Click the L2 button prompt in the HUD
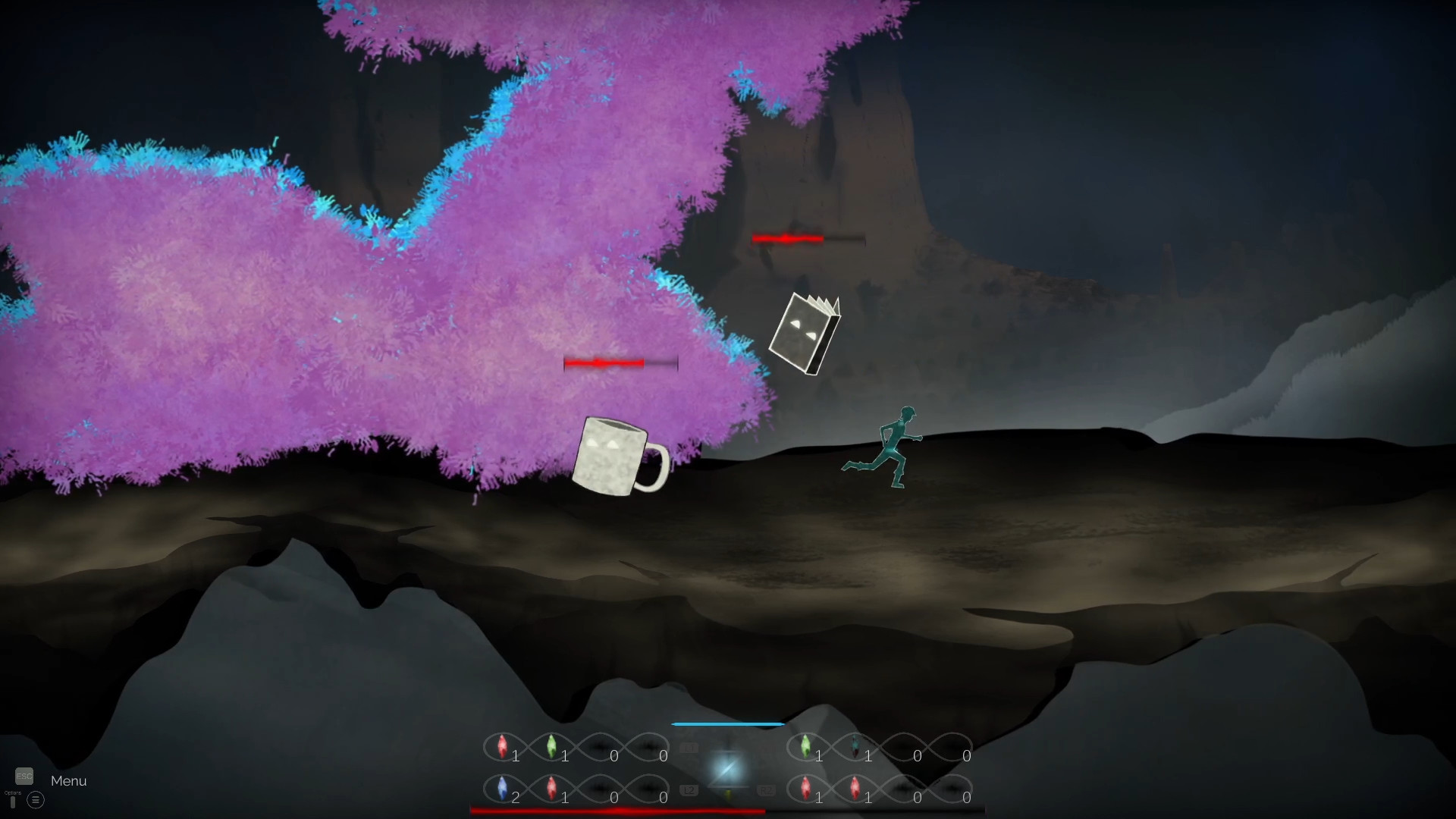The width and height of the screenshot is (1456, 819). 689,790
